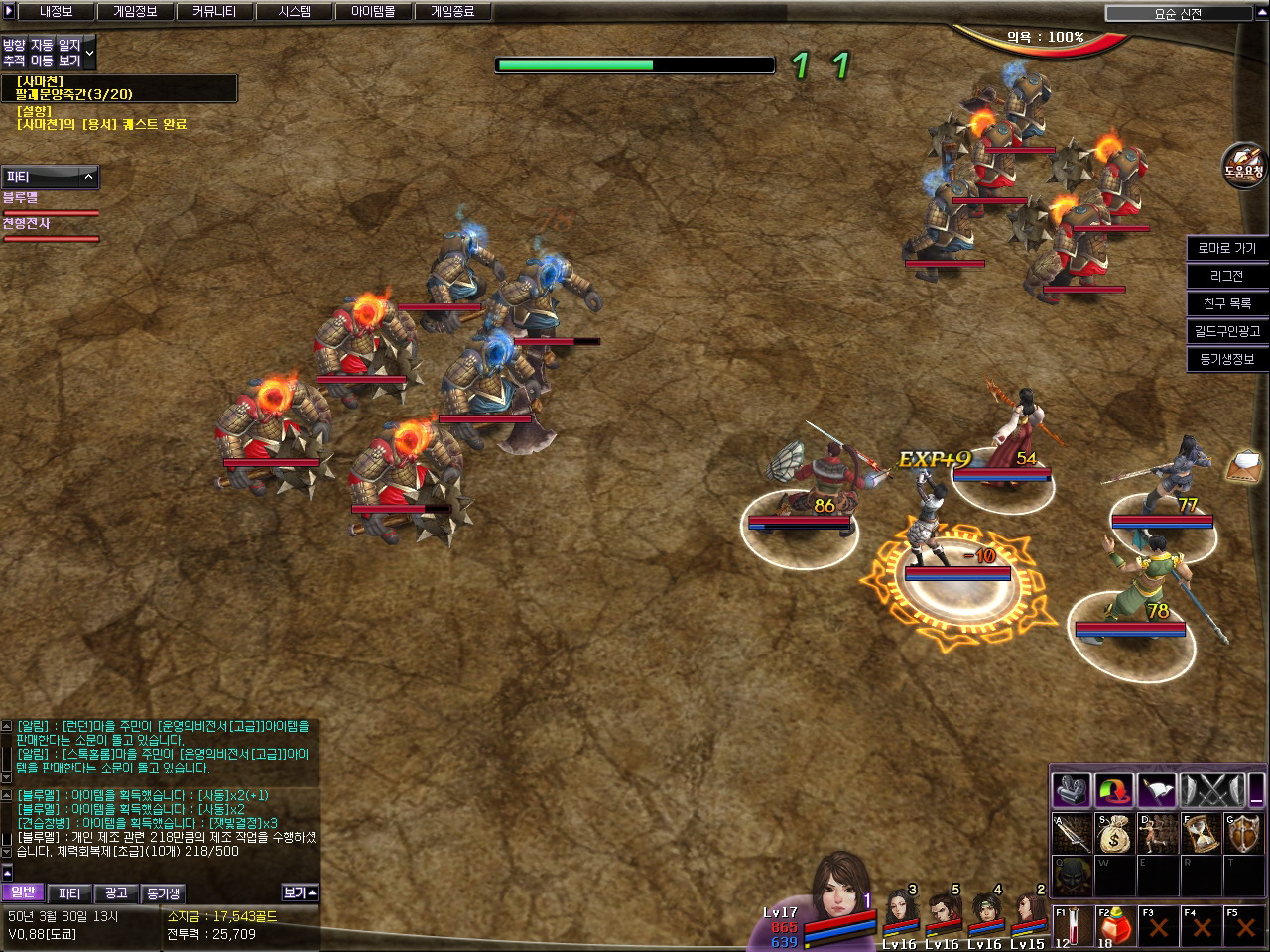
Task: Open the 시스템 menu
Action: 294,12
